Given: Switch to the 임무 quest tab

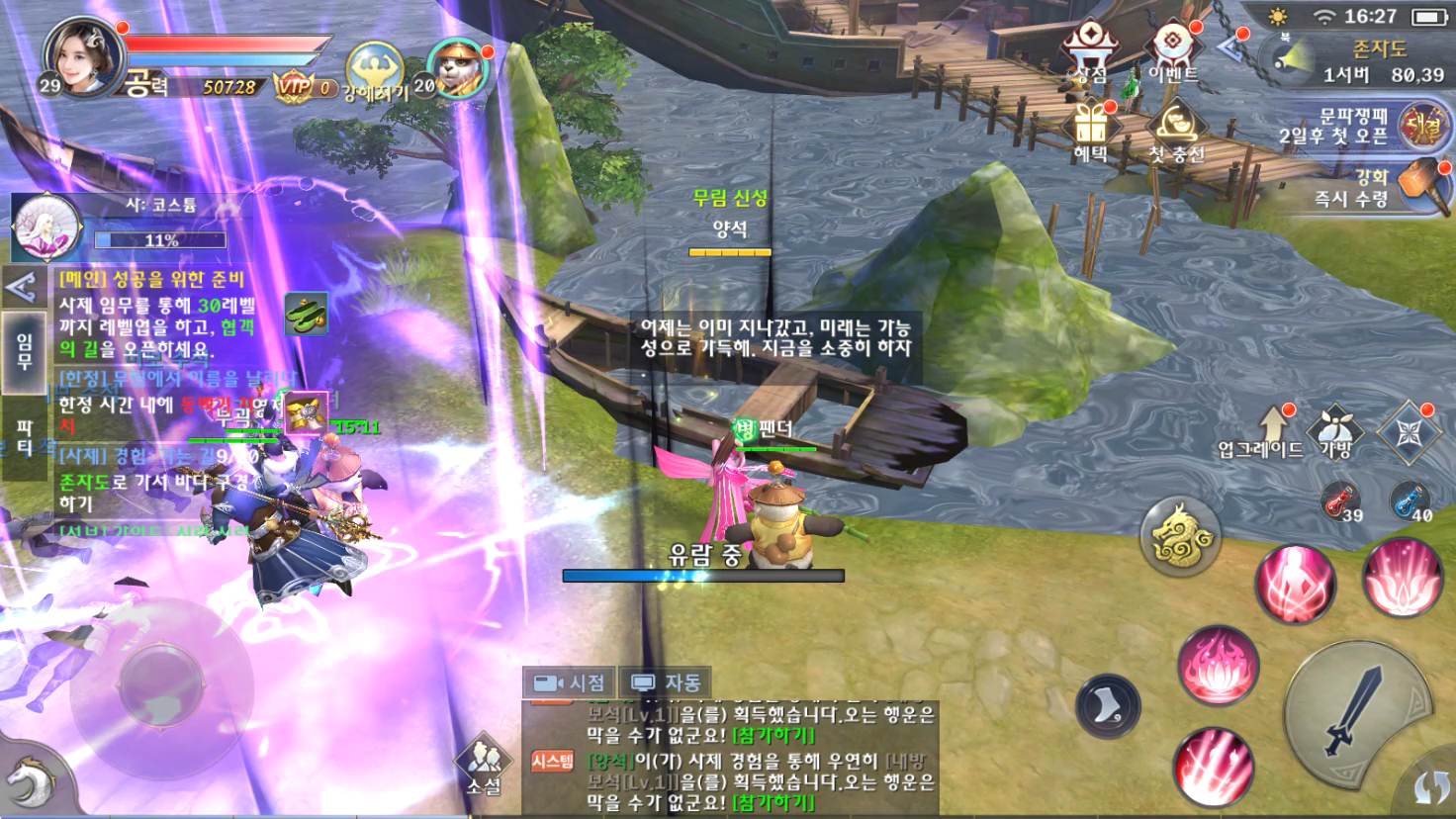Looking at the screenshot, I should [x=24, y=350].
